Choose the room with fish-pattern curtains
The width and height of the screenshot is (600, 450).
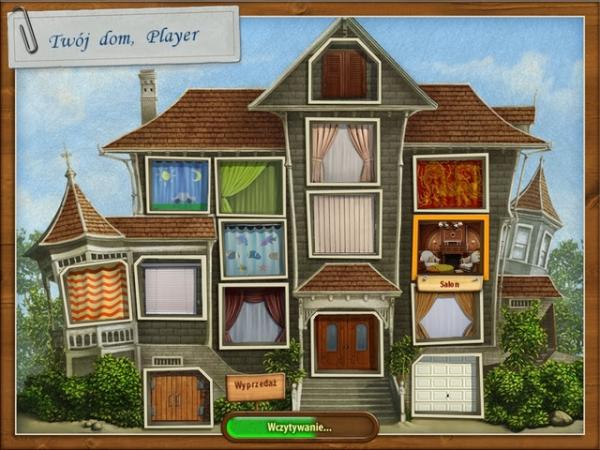(x=252, y=250)
